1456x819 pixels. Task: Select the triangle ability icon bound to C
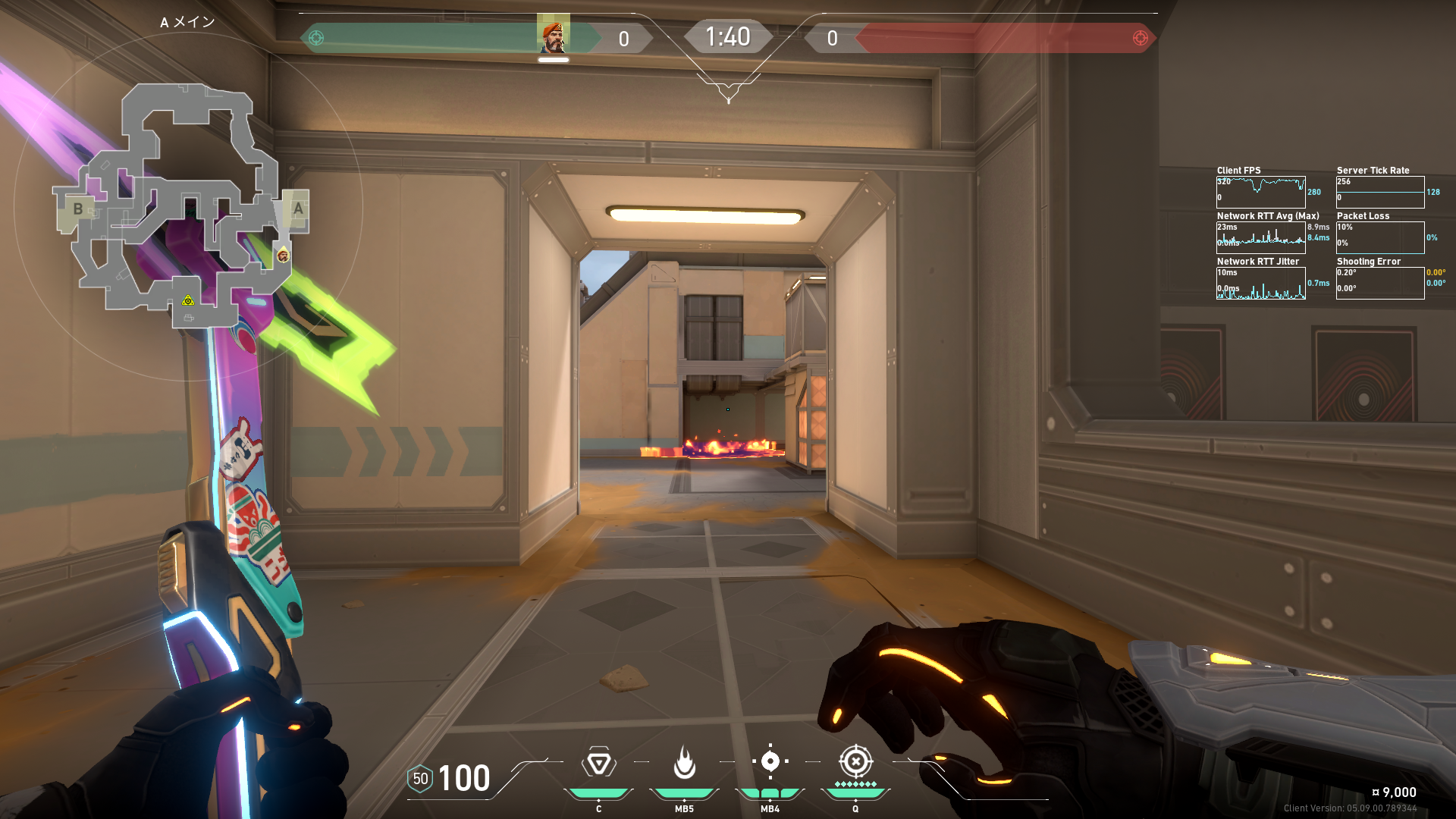(x=598, y=762)
